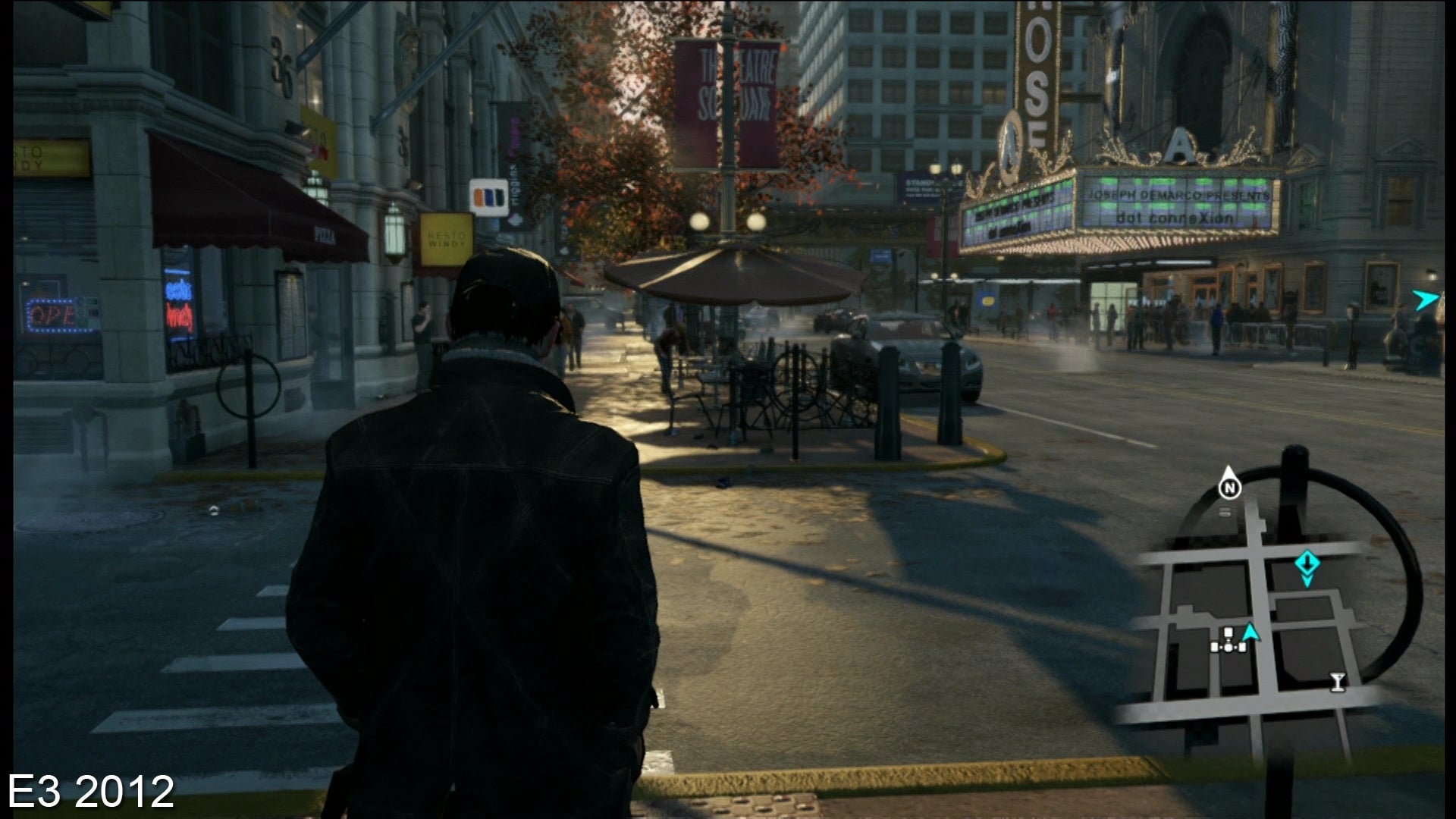Click the stacked lines indicator below the compass

[x=1225, y=510]
